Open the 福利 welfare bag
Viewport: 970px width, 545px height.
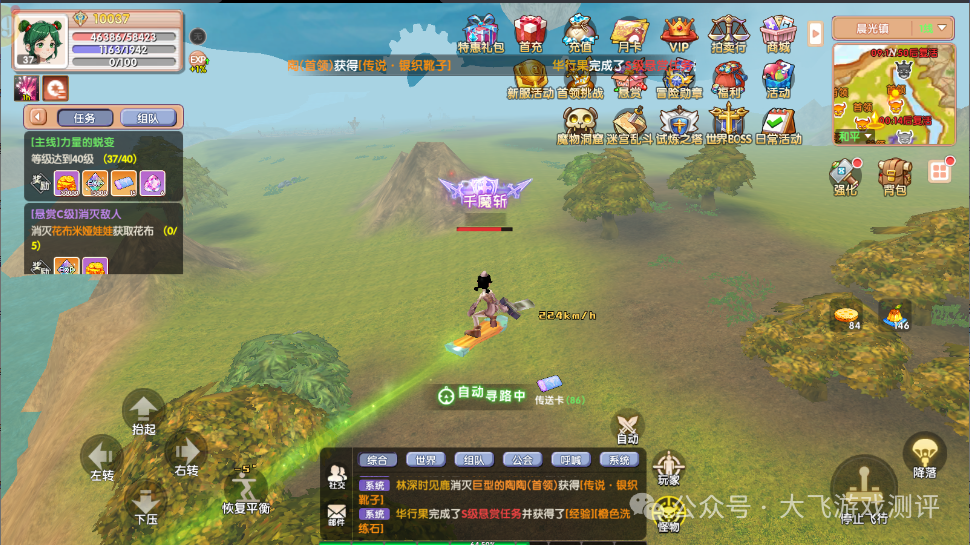click(729, 78)
